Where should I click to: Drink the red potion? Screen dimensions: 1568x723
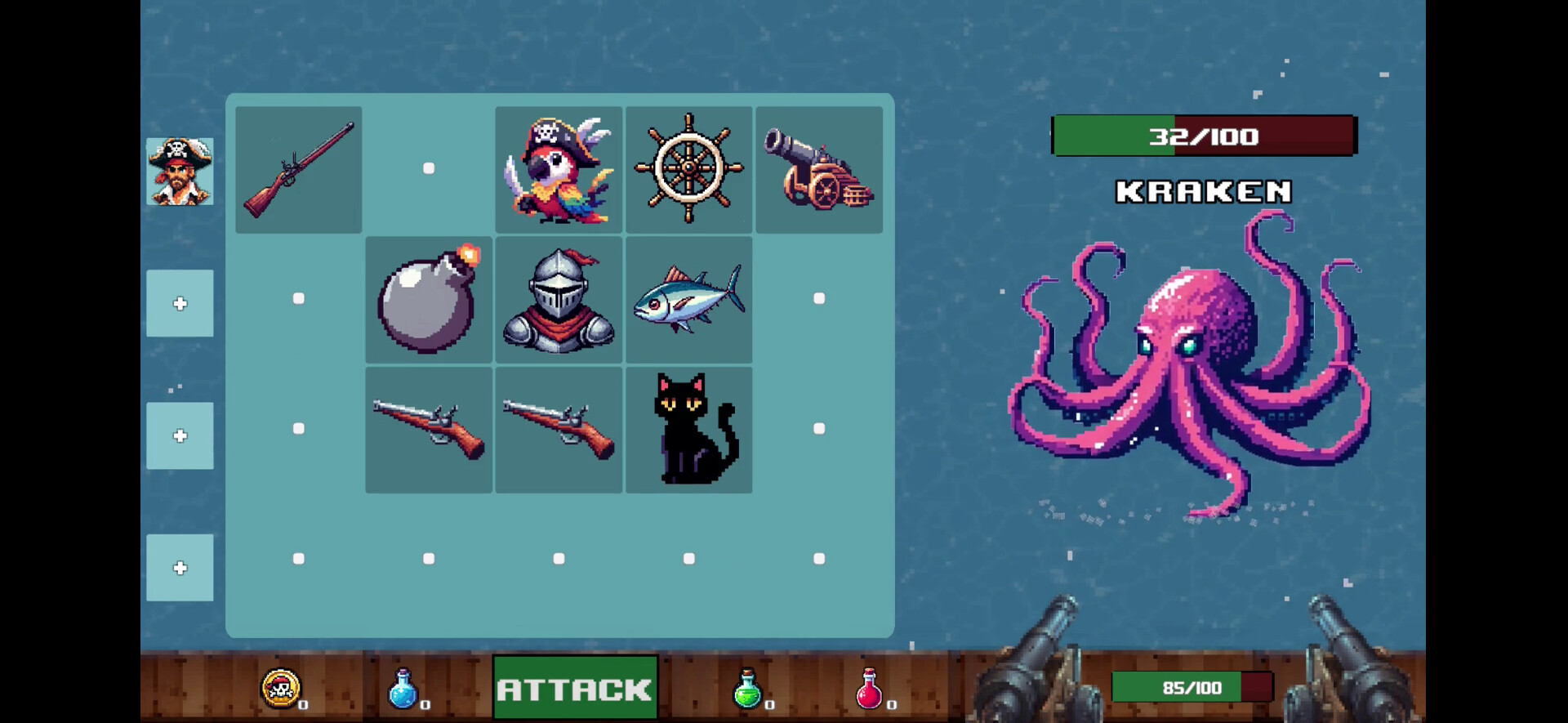click(x=871, y=689)
